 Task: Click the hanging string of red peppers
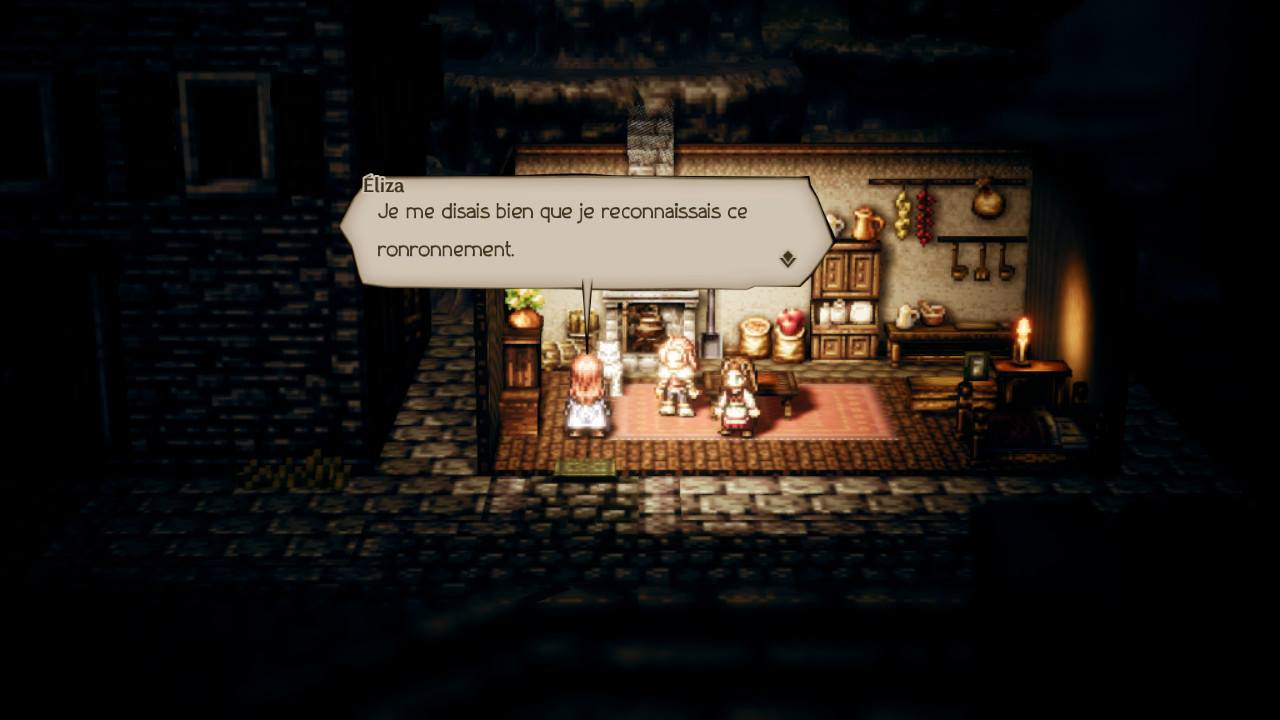point(924,218)
